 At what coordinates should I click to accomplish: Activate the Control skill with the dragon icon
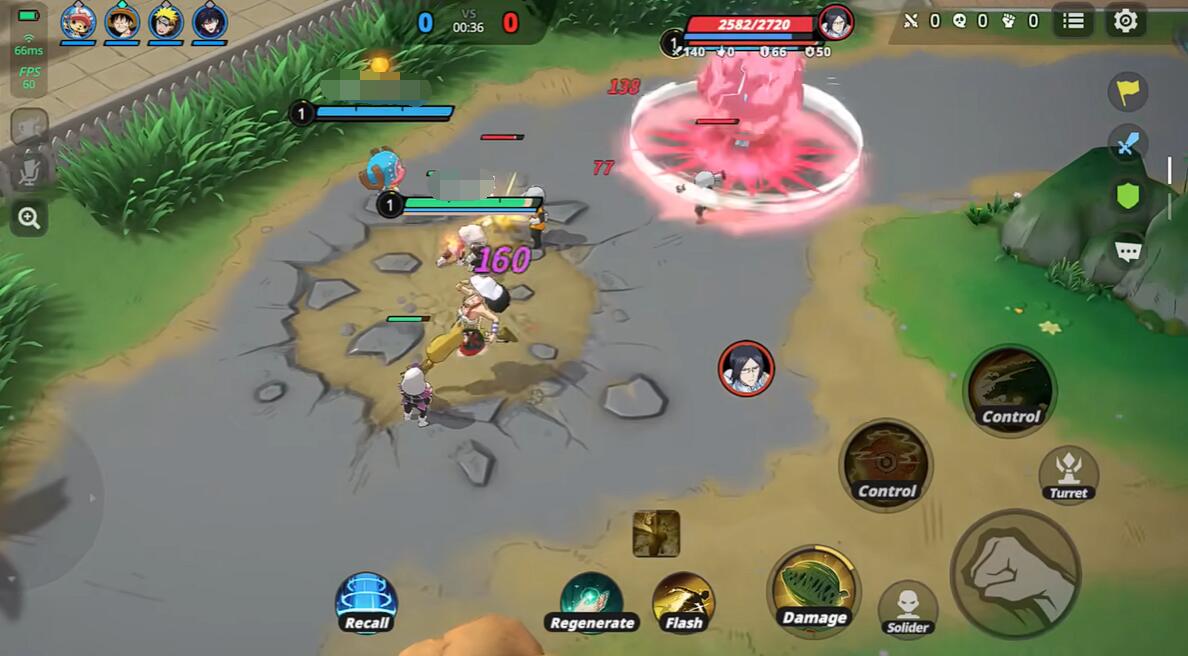[1009, 389]
